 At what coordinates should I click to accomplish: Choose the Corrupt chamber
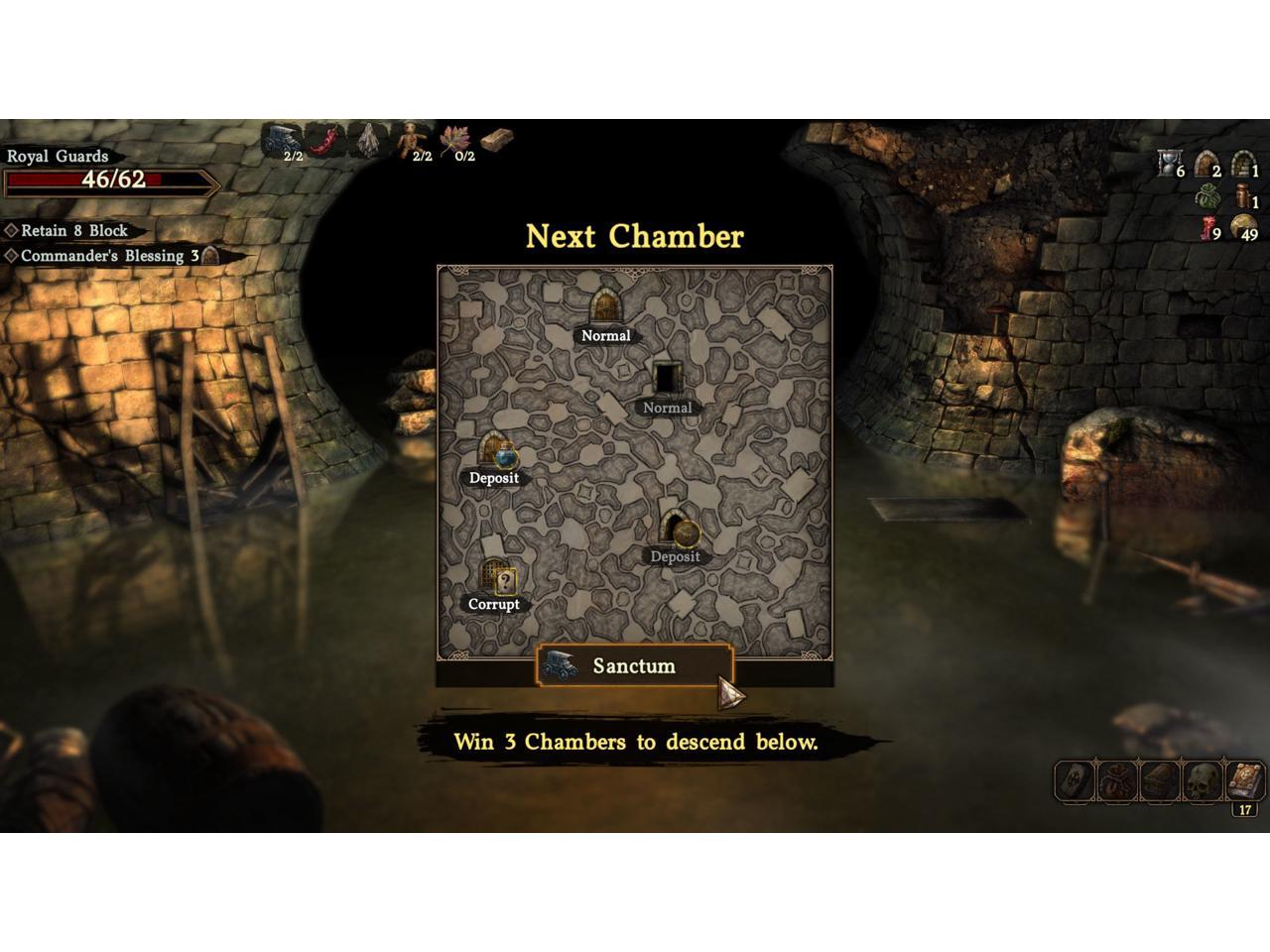click(496, 578)
